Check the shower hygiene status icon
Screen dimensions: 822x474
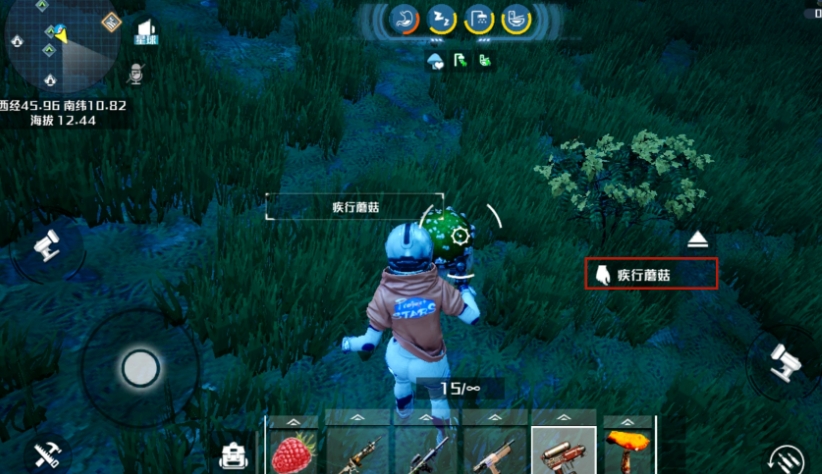479,18
